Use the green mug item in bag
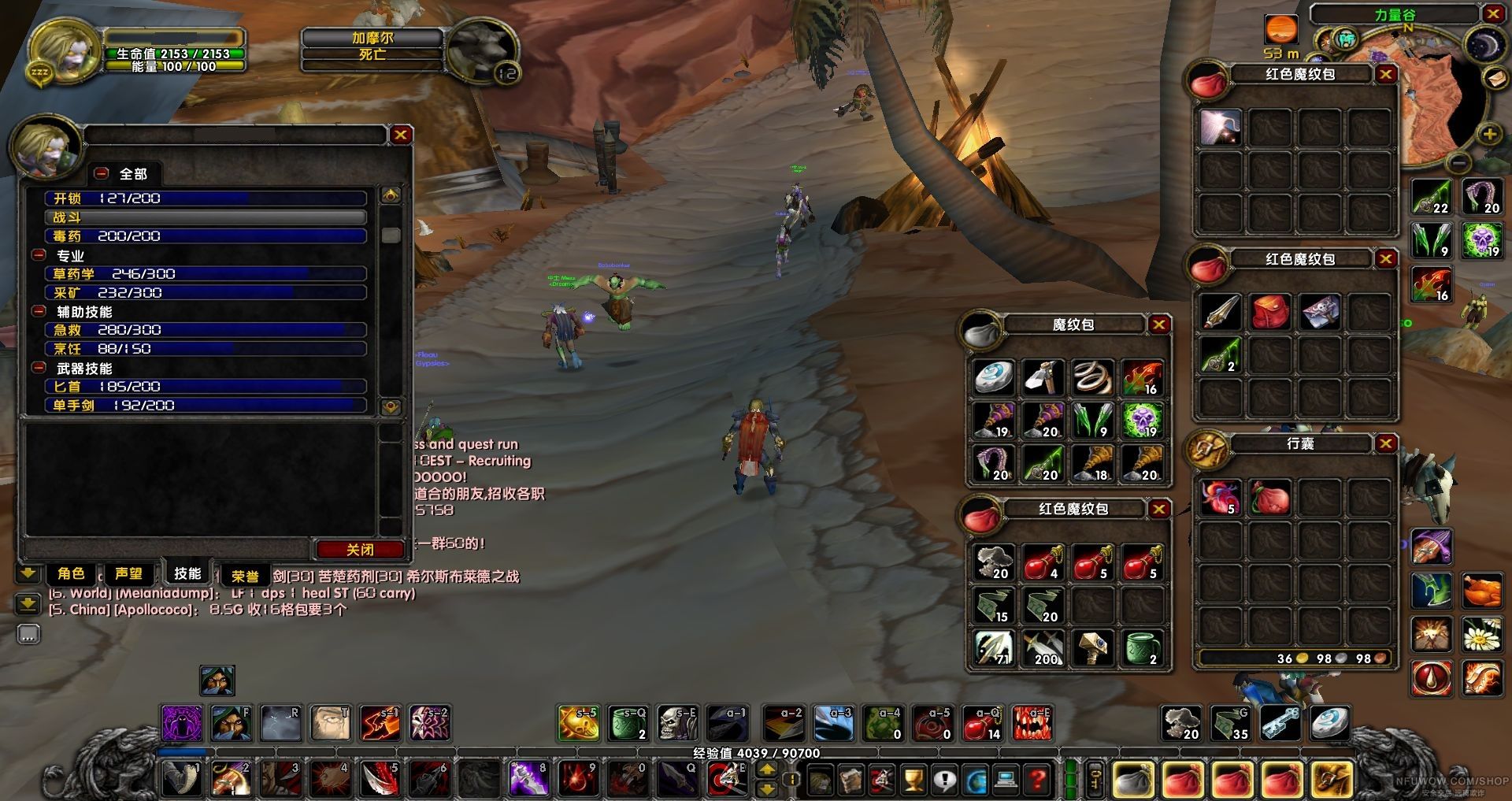1512x801 pixels. [1142, 648]
